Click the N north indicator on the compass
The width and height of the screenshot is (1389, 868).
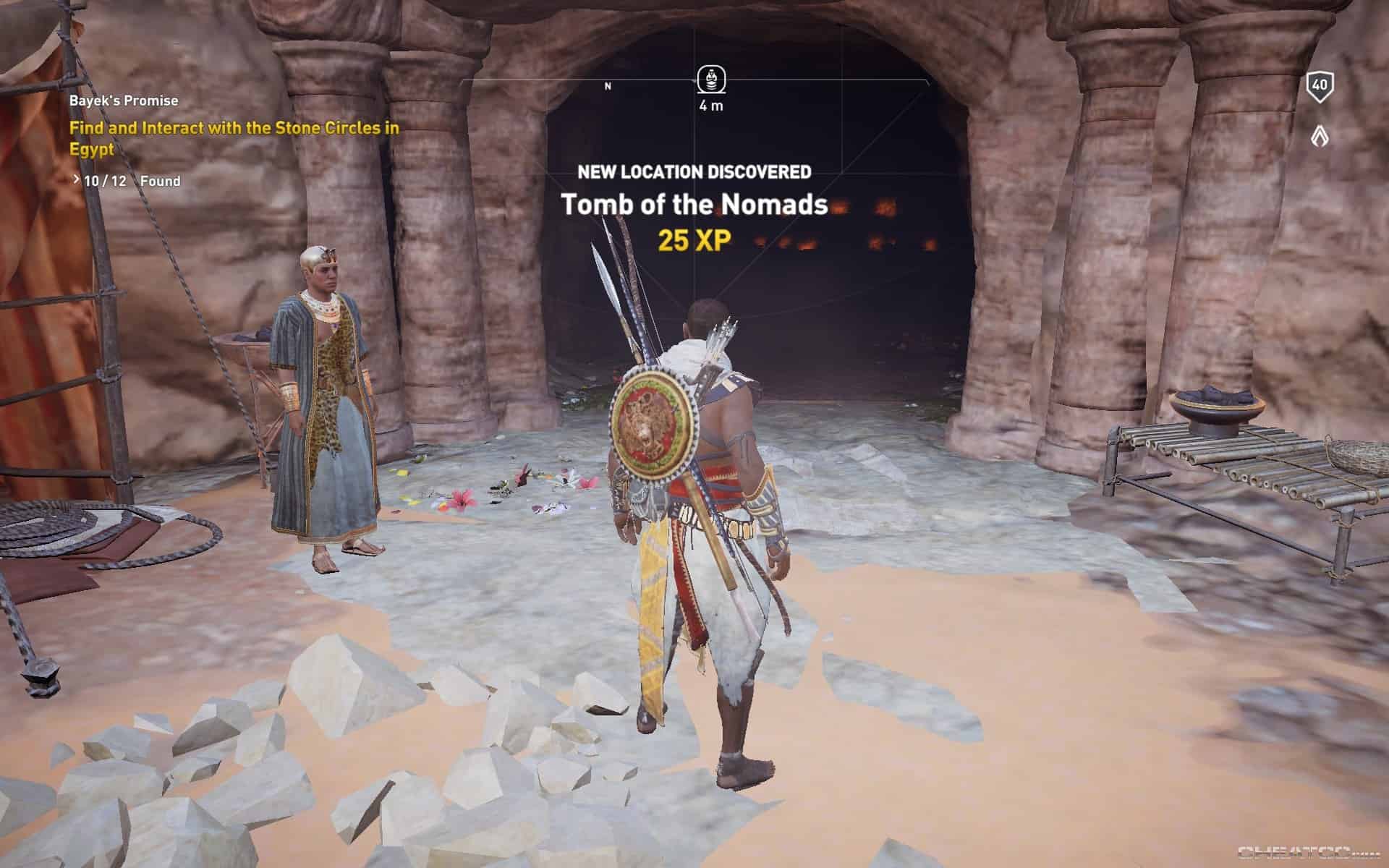coord(608,85)
